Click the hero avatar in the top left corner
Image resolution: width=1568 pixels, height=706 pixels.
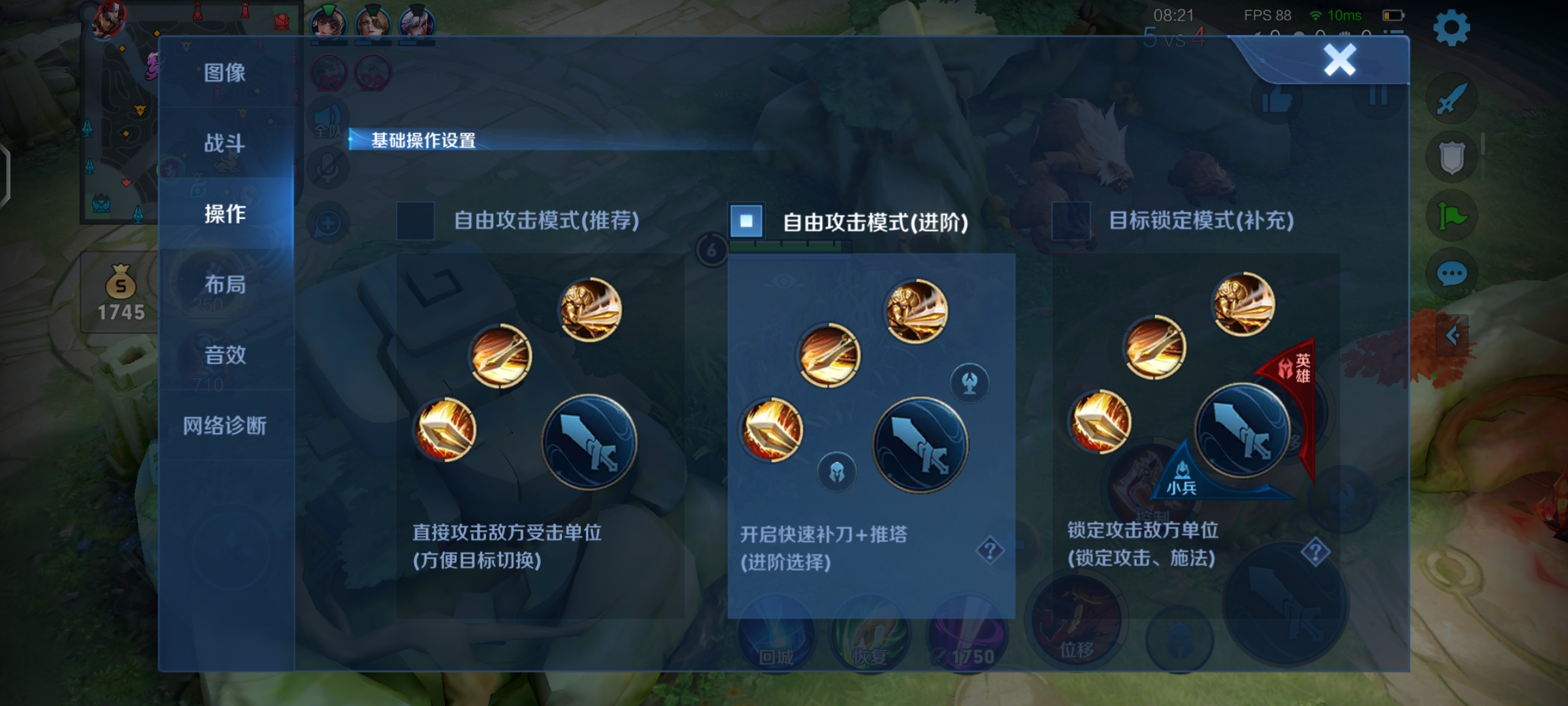pyautogui.click(x=110, y=19)
